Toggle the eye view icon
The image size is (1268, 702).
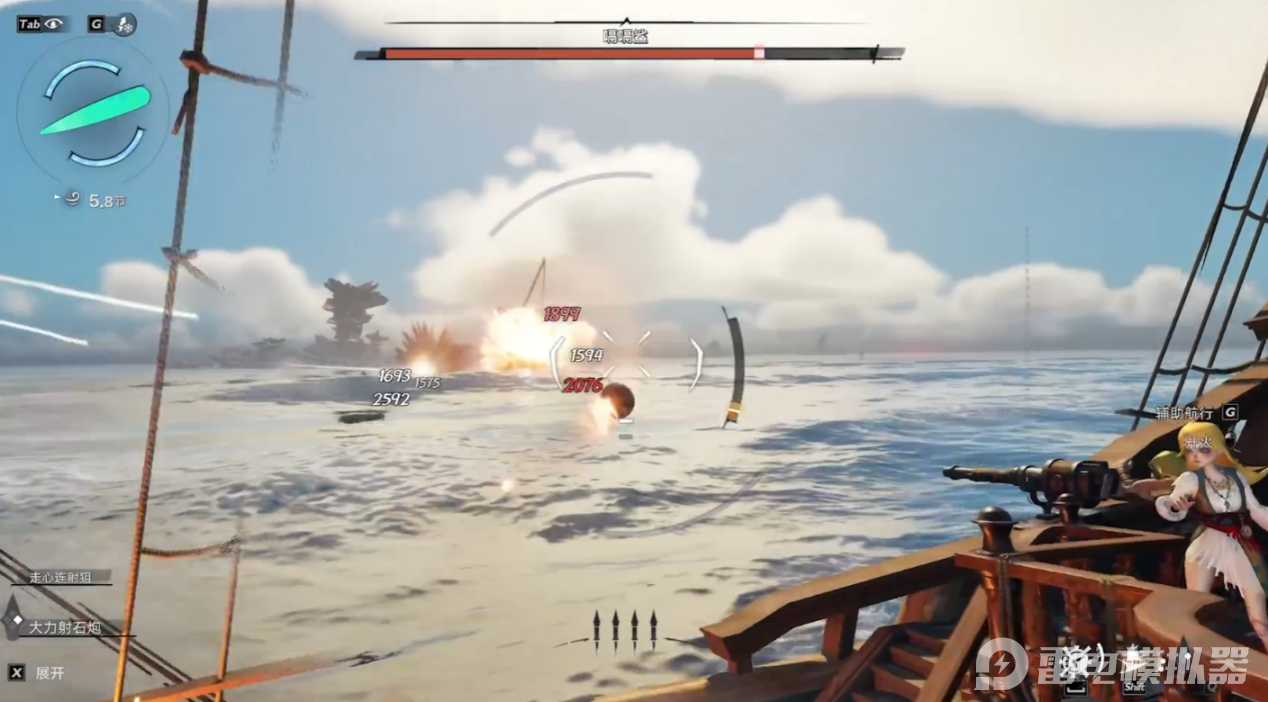pyautogui.click(x=53, y=24)
